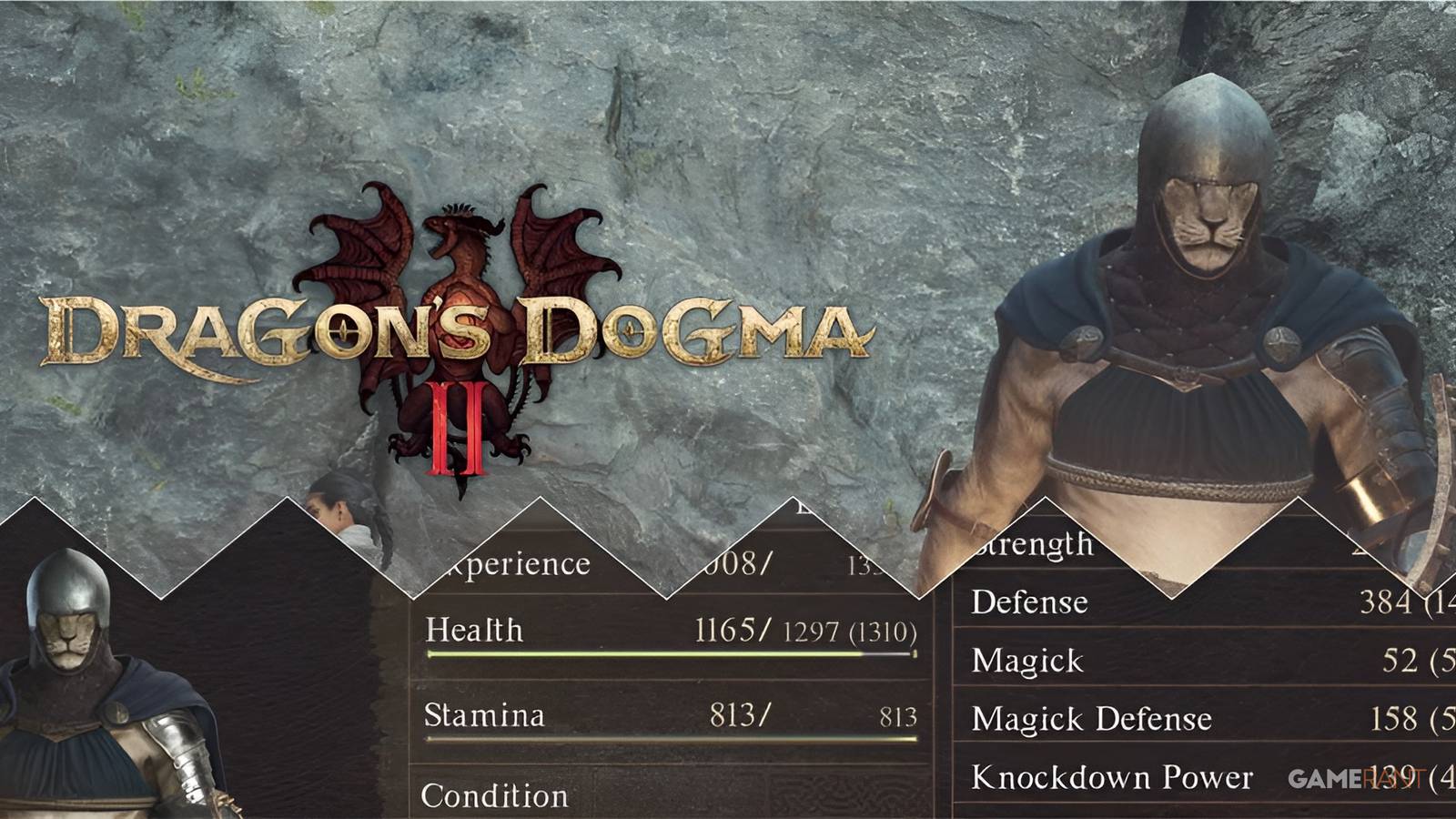Click the Stamina gauge bar
The height and width of the screenshot is (819, 1456).
click(669, 742)
